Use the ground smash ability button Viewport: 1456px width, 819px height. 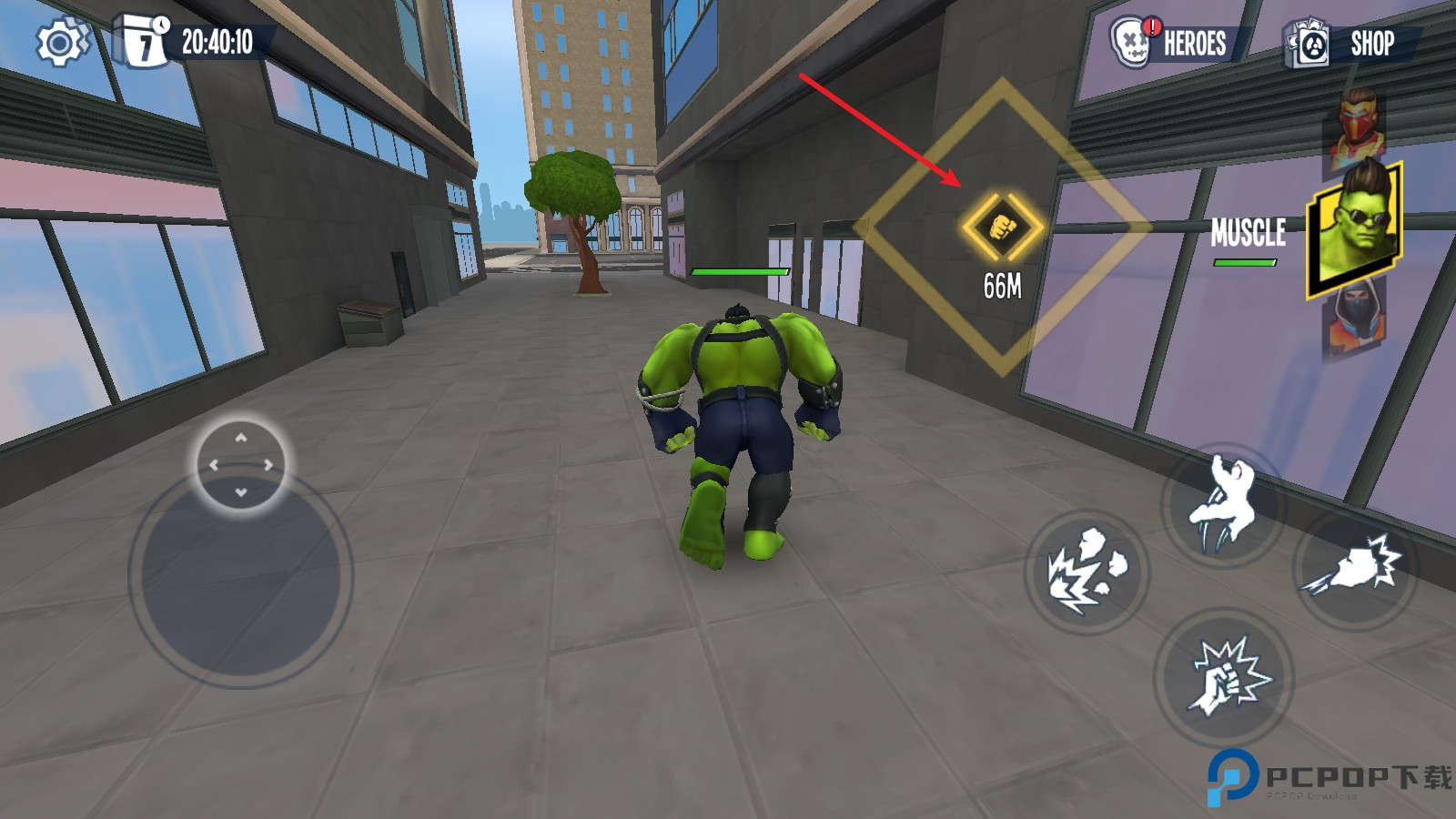1087,572
